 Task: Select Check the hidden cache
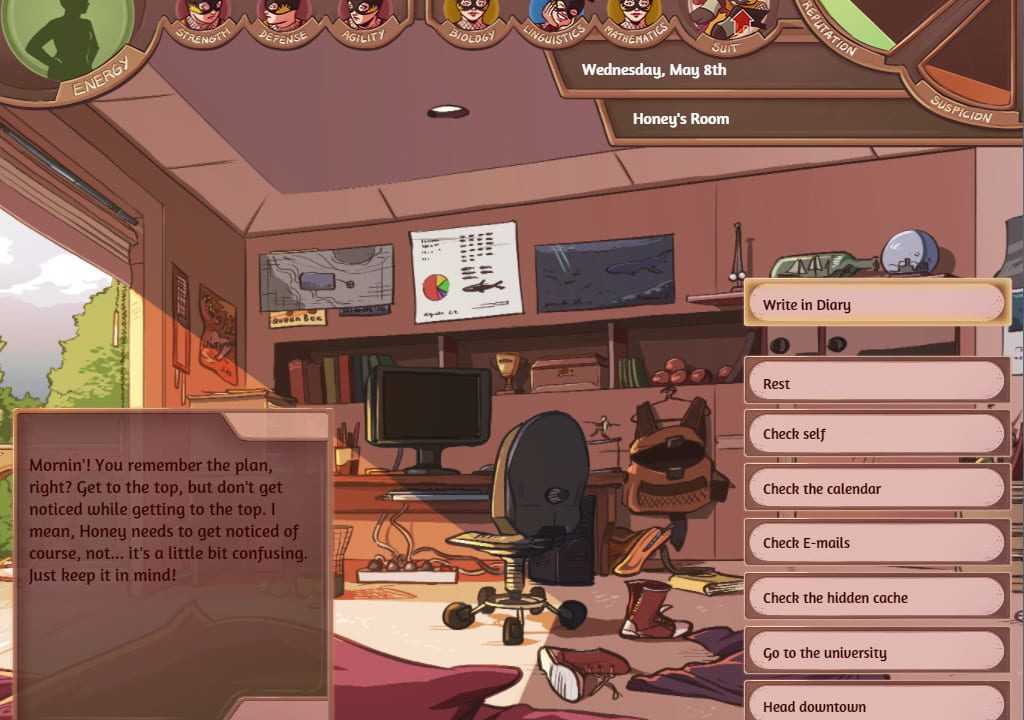coord(875,598)
